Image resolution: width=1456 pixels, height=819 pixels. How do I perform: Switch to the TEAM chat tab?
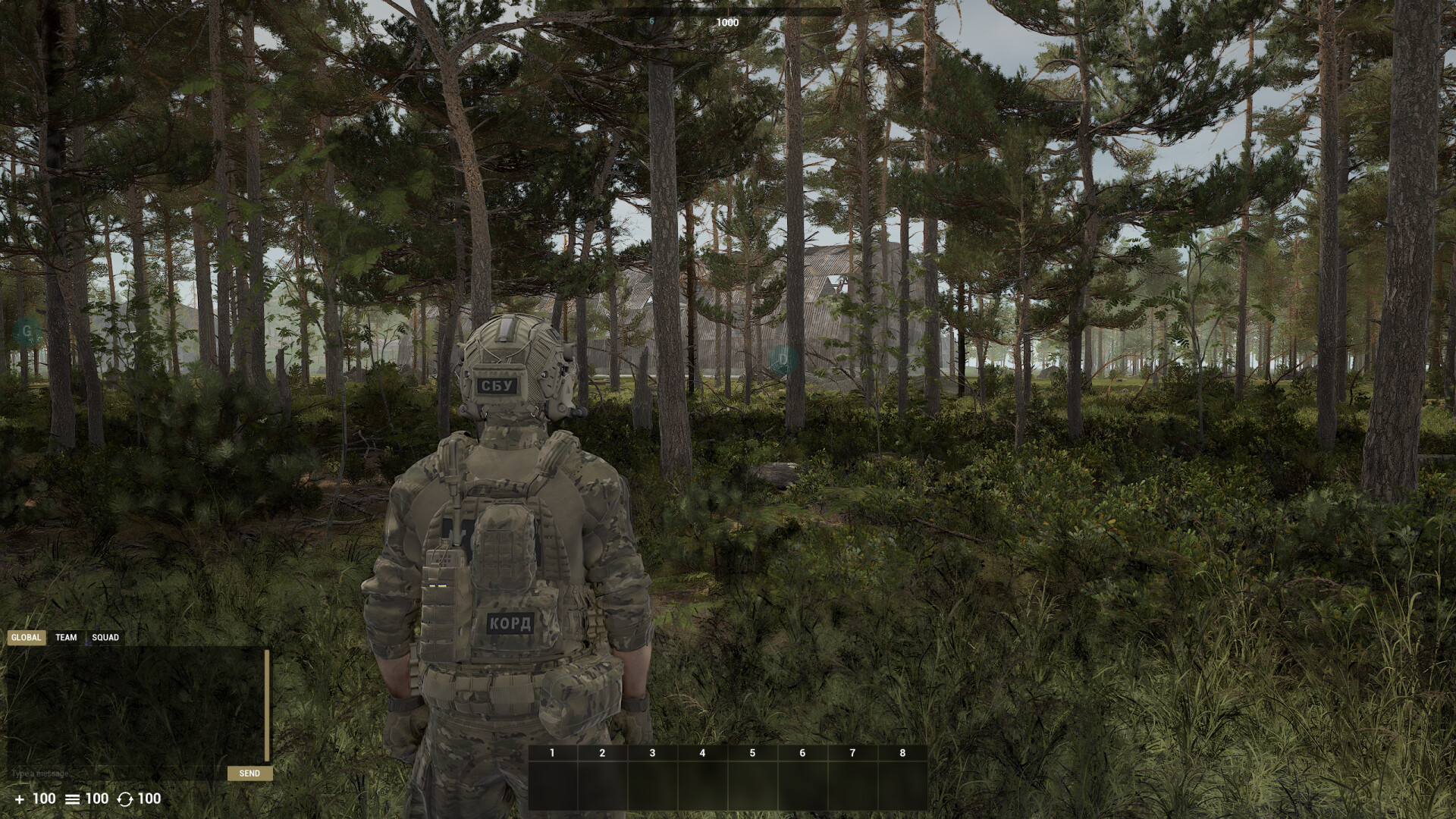(x=65, y=637)
